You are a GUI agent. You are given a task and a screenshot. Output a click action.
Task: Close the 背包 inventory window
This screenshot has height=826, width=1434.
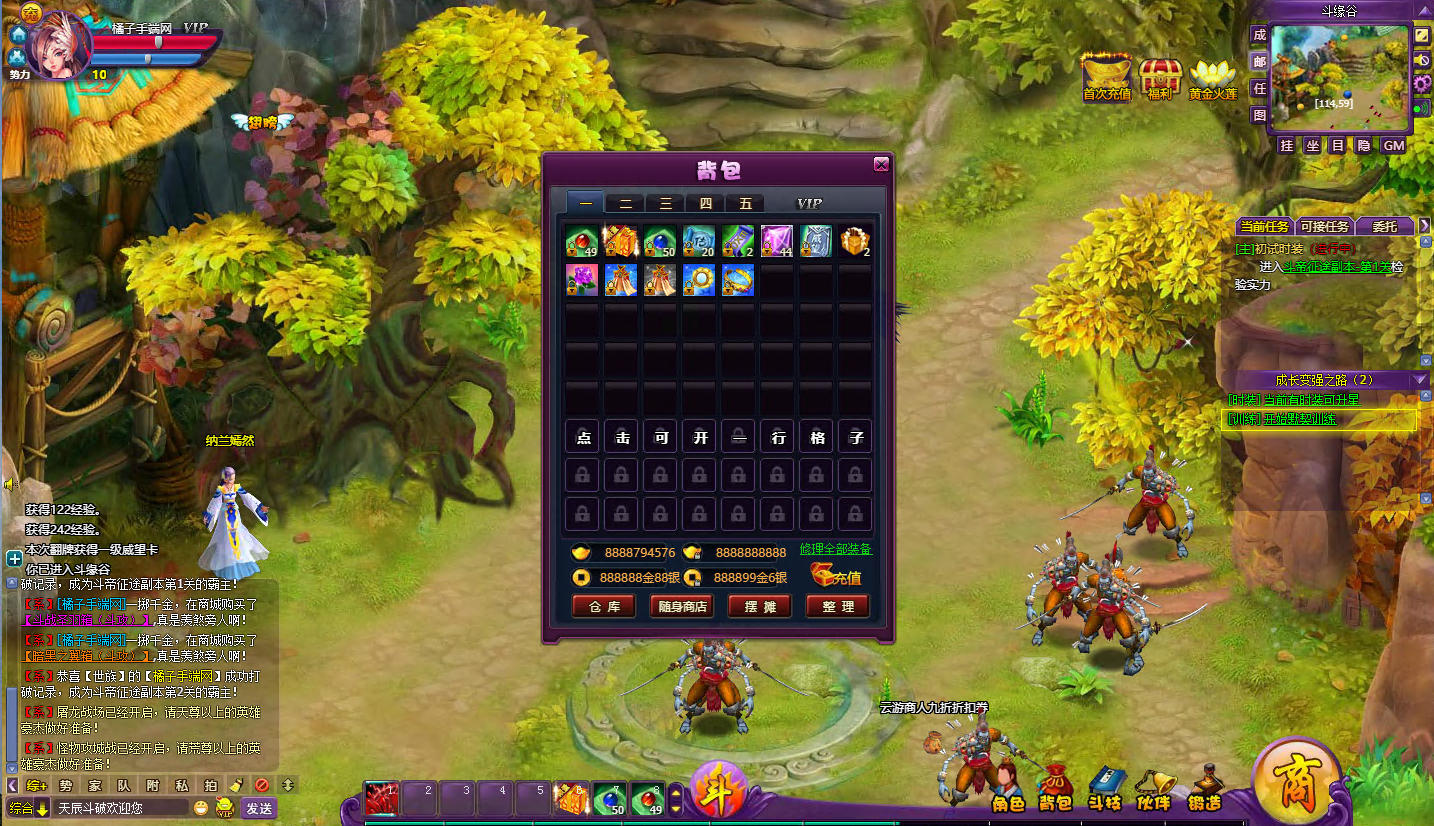[x=881, y=165]
